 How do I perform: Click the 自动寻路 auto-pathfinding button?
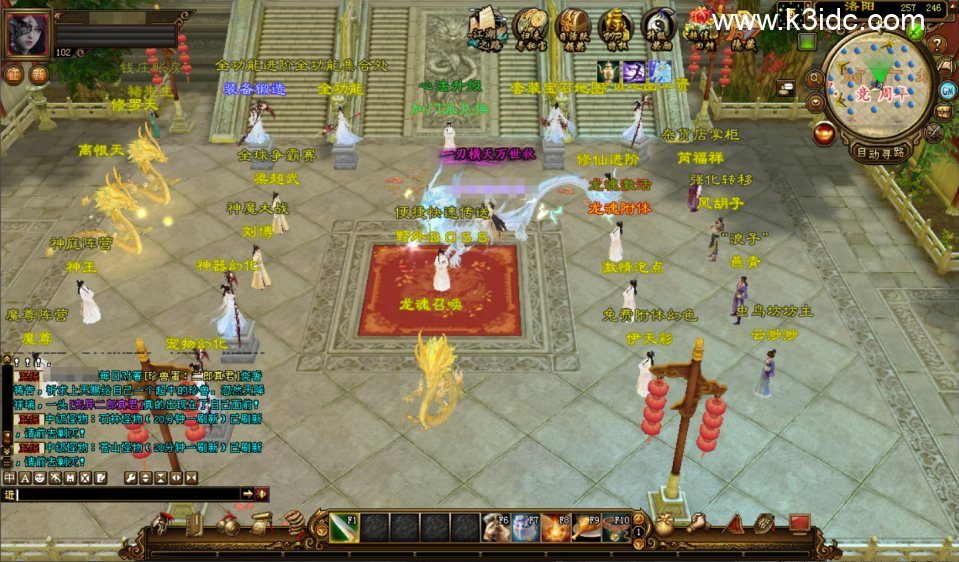881,152
